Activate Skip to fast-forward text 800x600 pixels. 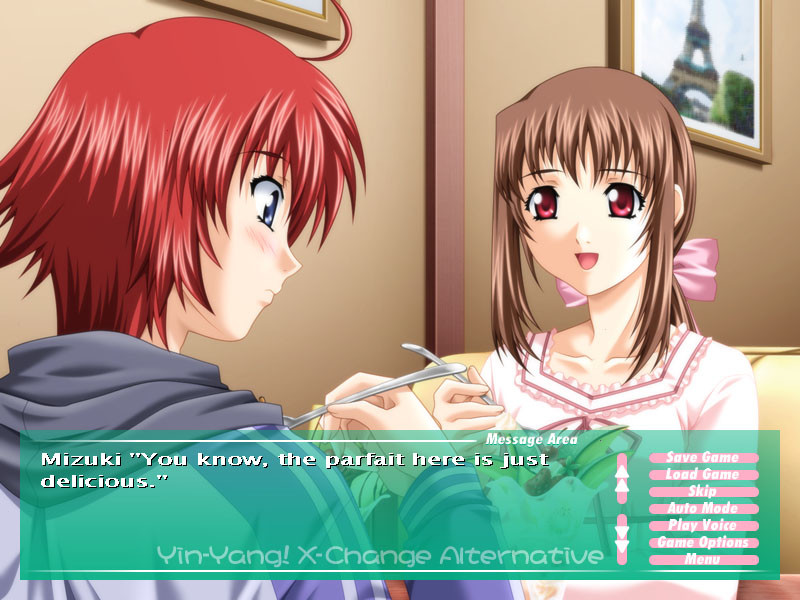[703, 492]
